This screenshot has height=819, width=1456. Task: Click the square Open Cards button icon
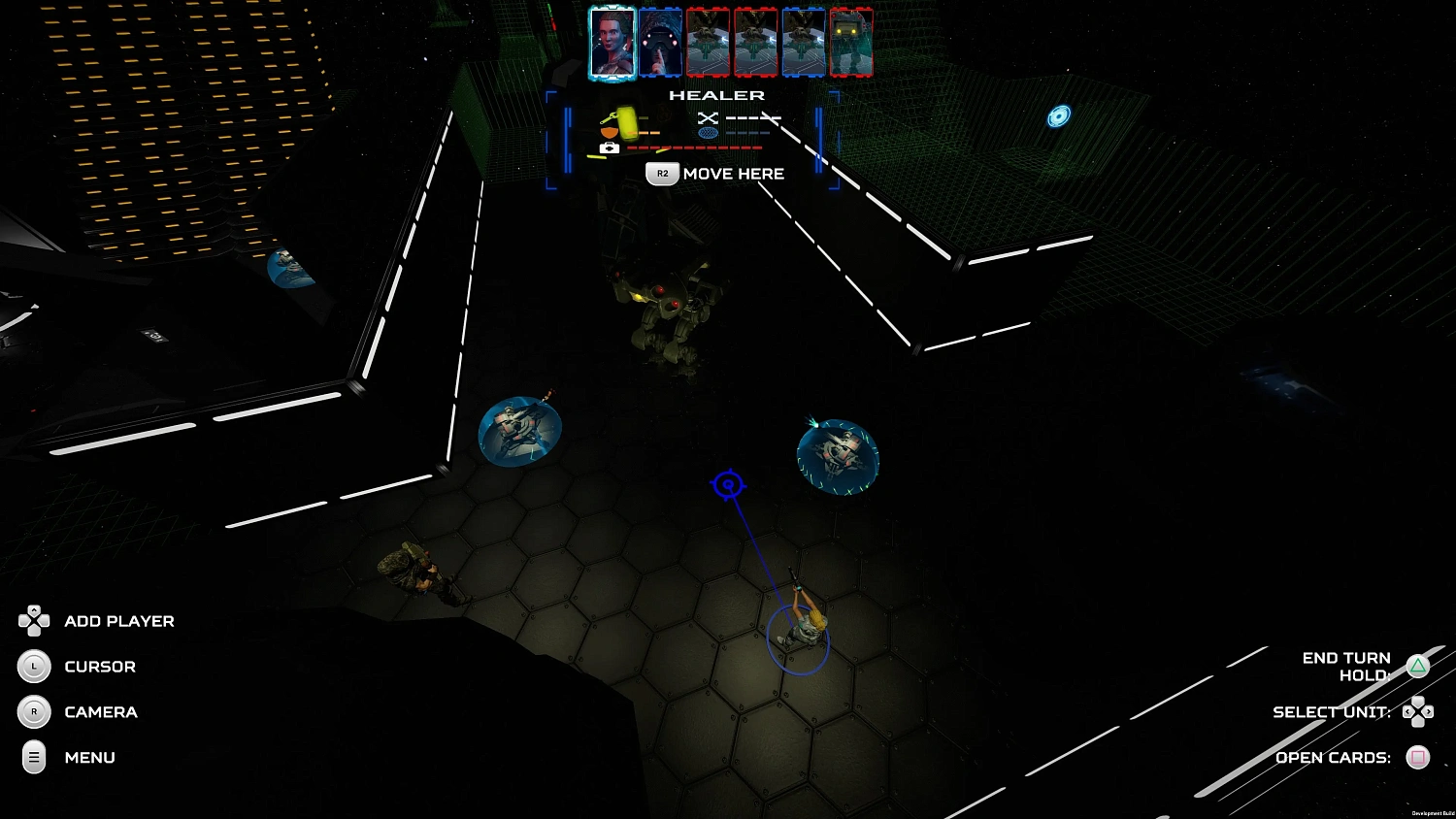point(1419,758)
